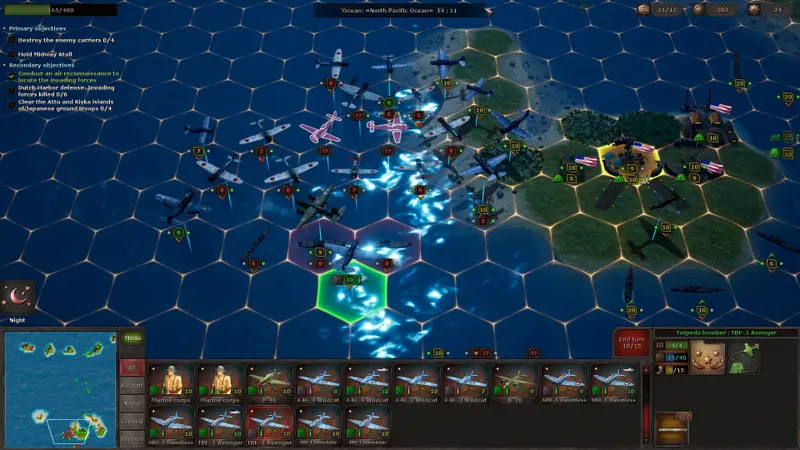End the current turn
Image resolution: width=800 pixels, height=450 pixels.
[x=631, y=342]
